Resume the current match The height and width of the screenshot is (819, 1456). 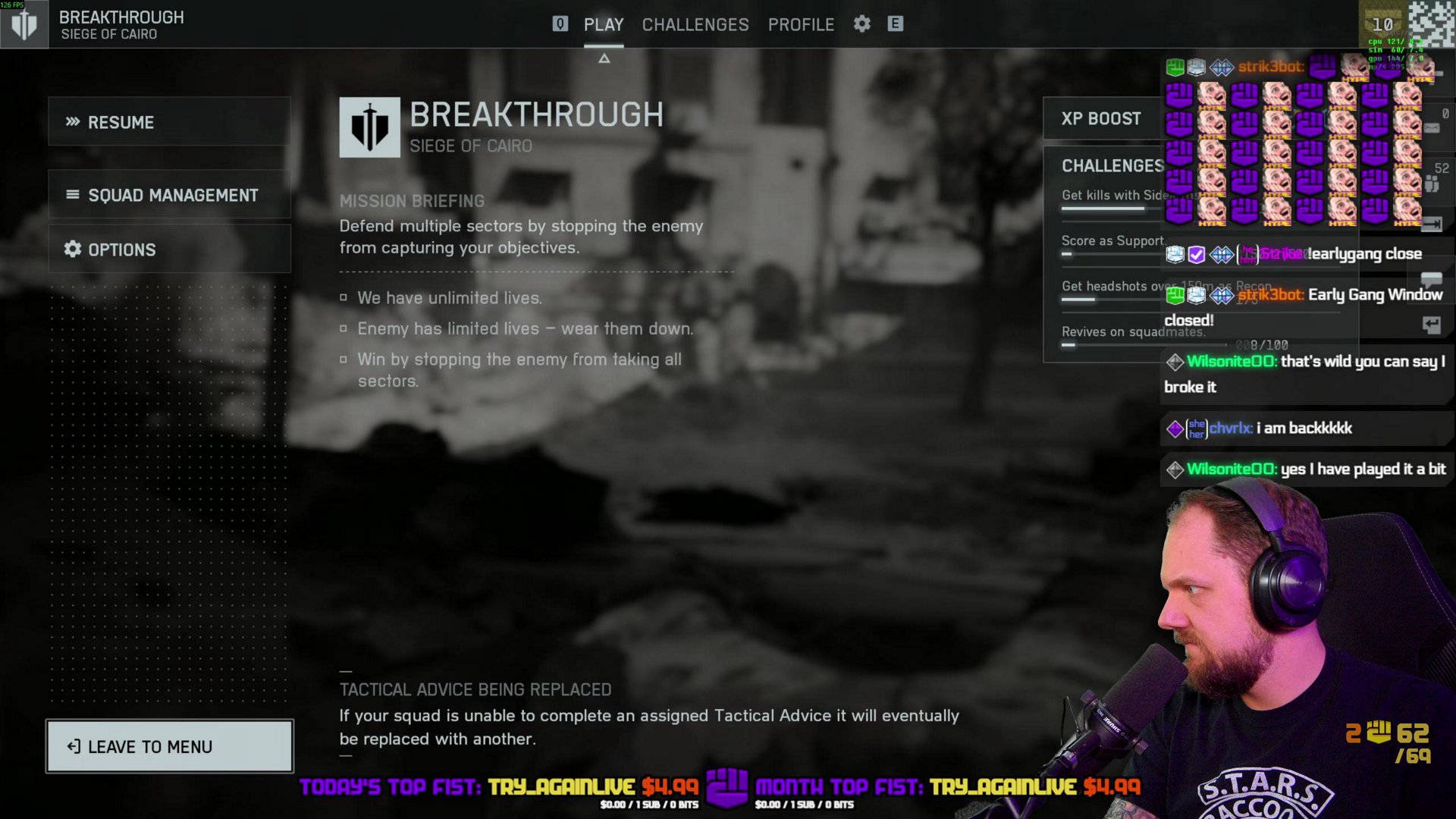(x=169, y=122)
